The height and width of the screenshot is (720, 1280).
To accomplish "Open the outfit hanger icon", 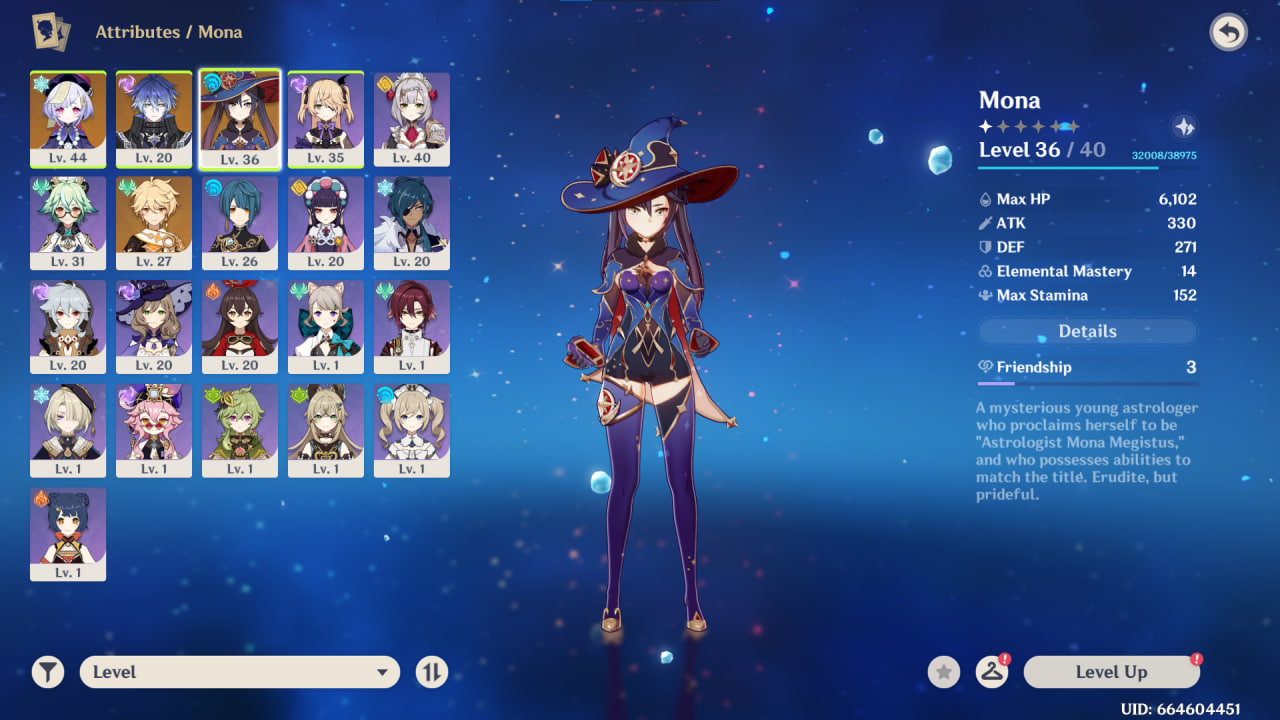I will 991,672.
